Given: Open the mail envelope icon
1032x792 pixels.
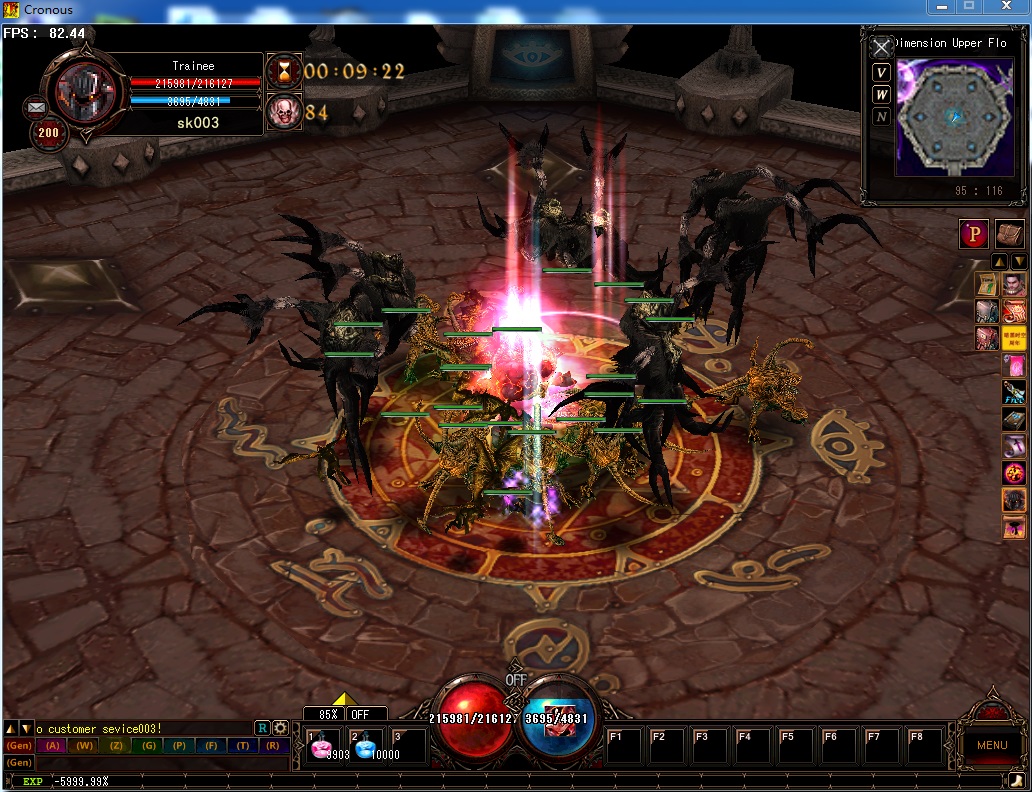Looking at the screenshot, I should click(x=37, y=106).
